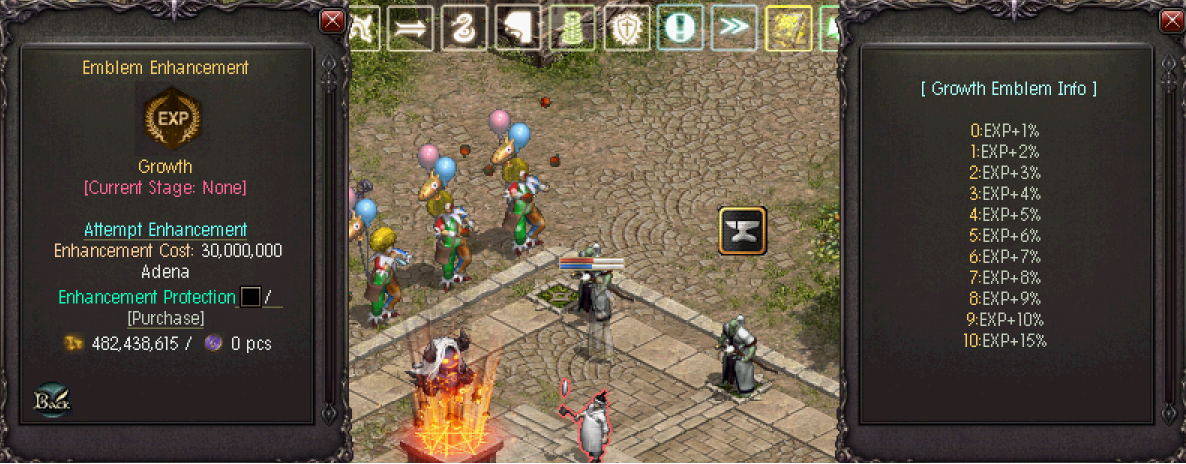Toggle the Enhancement Protection checkbox
The width and height of the screenshot is (1186, 464).
pos(250,297)
